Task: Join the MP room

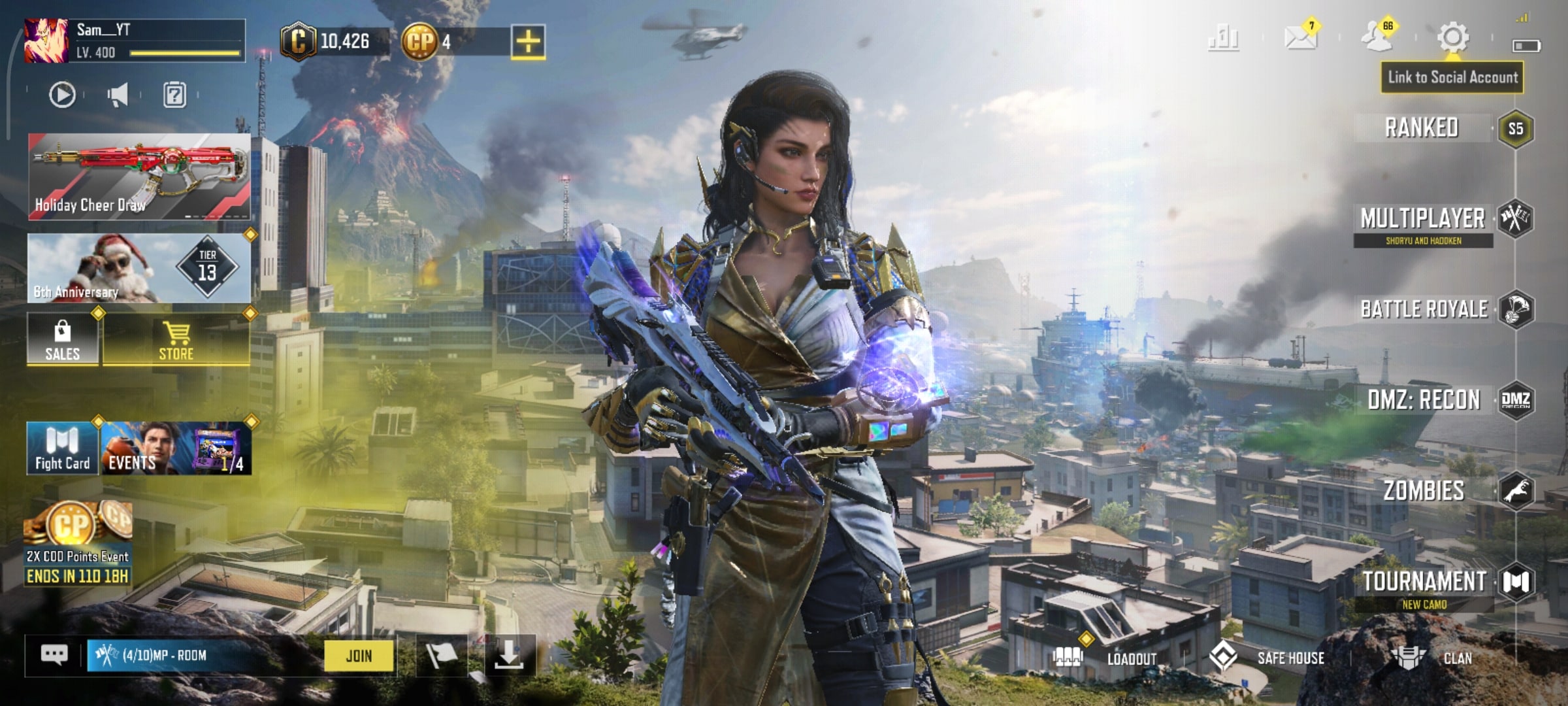Action: click(x=359, y=656)
